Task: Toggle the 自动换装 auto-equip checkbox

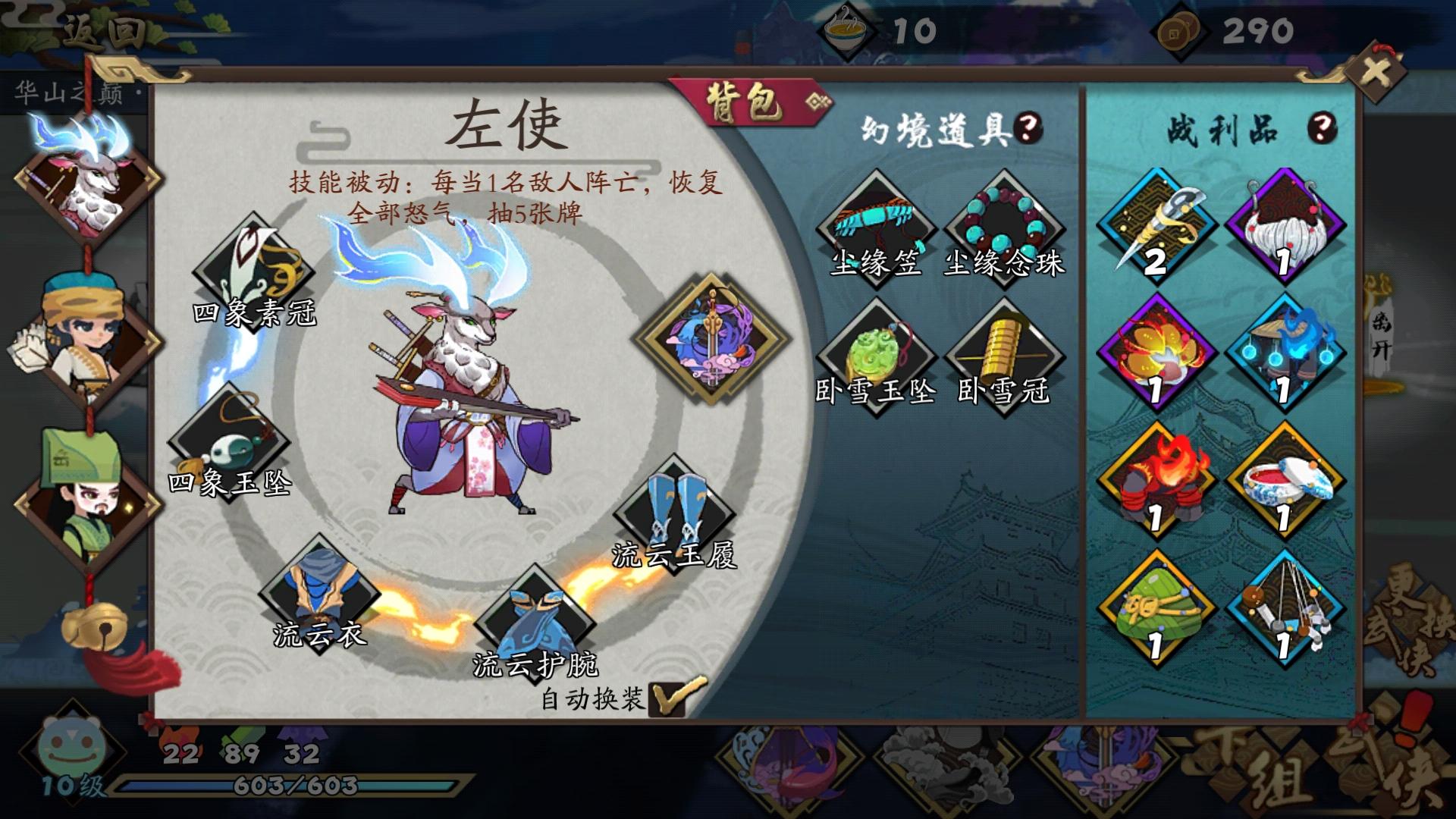Action: click(667, 699)
